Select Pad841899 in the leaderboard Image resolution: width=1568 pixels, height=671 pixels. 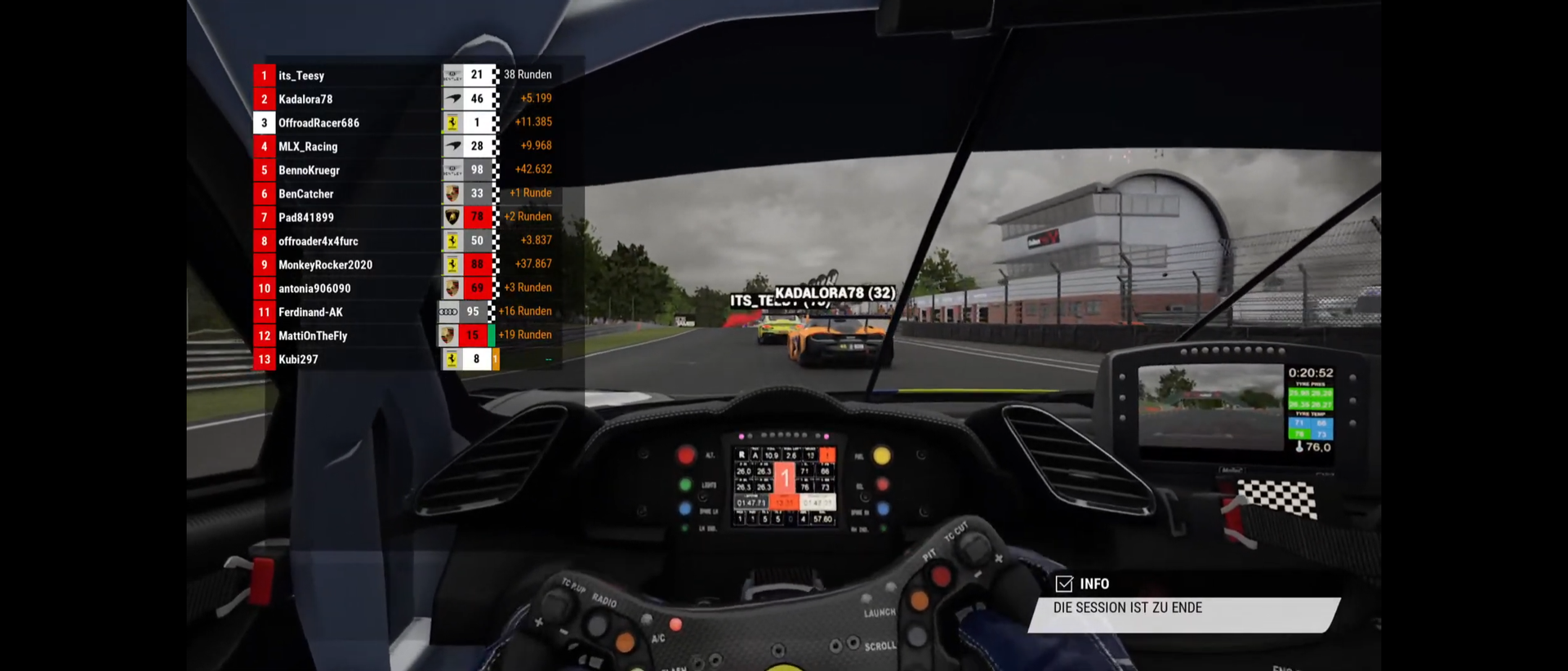click(306, 218)
